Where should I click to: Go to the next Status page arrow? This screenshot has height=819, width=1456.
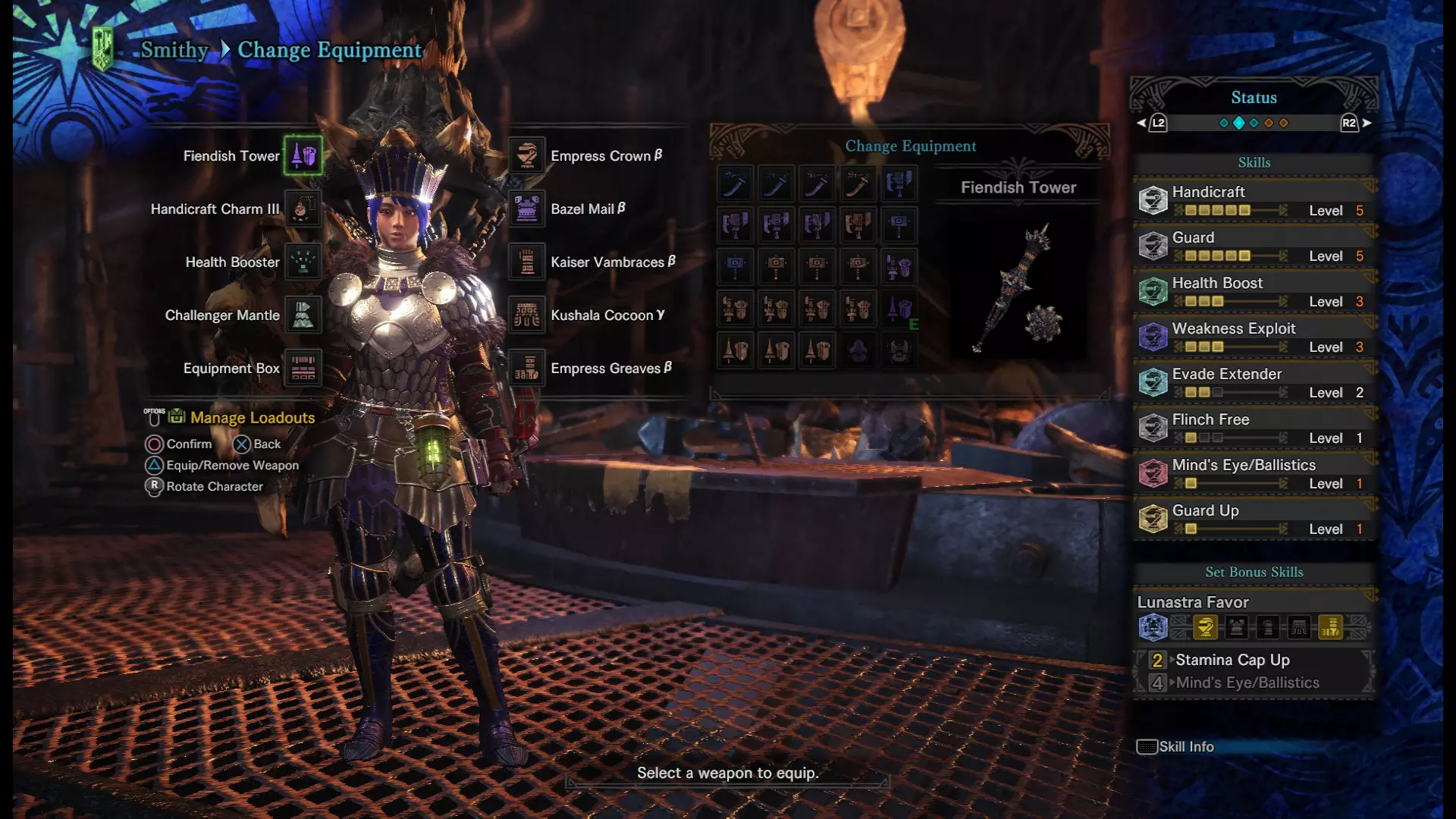click(x=1367, y=123)
